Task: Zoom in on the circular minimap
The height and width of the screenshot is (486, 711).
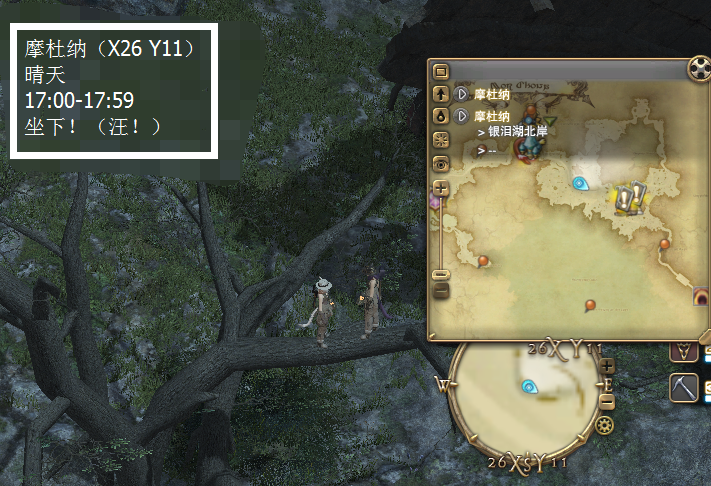Action: pyautogui.click(x=608, y=366)
